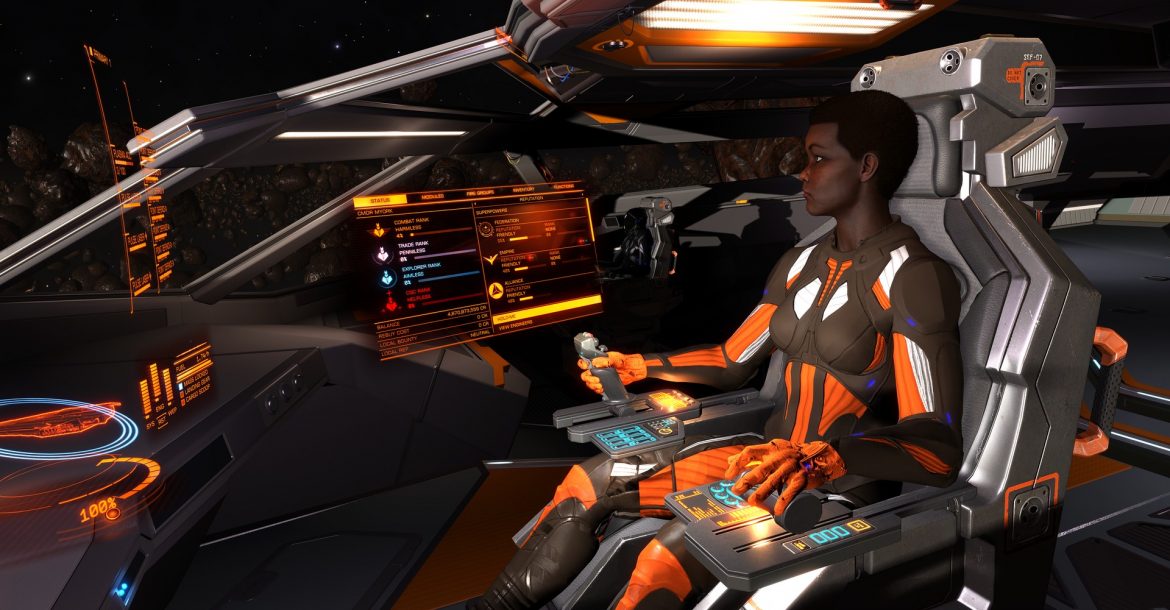
Task: Switch to the Modules tab
Action: (432, 197)
